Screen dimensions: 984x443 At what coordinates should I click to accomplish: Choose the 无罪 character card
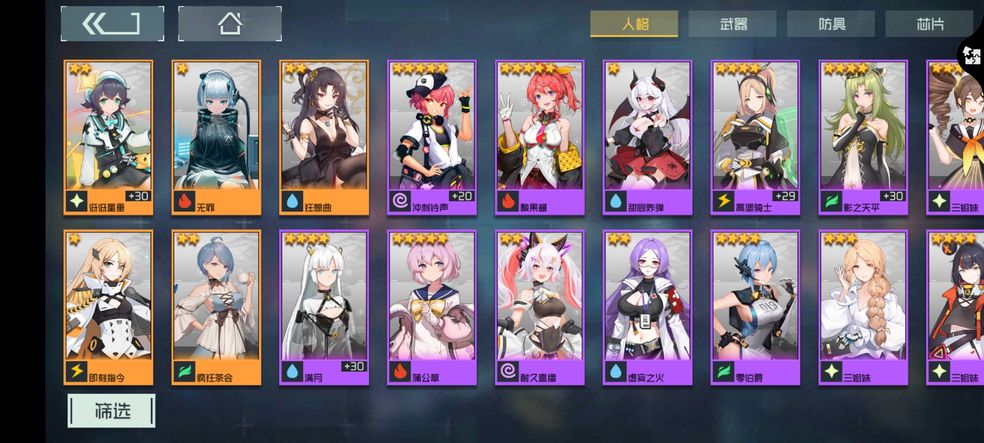pos(217,136)
